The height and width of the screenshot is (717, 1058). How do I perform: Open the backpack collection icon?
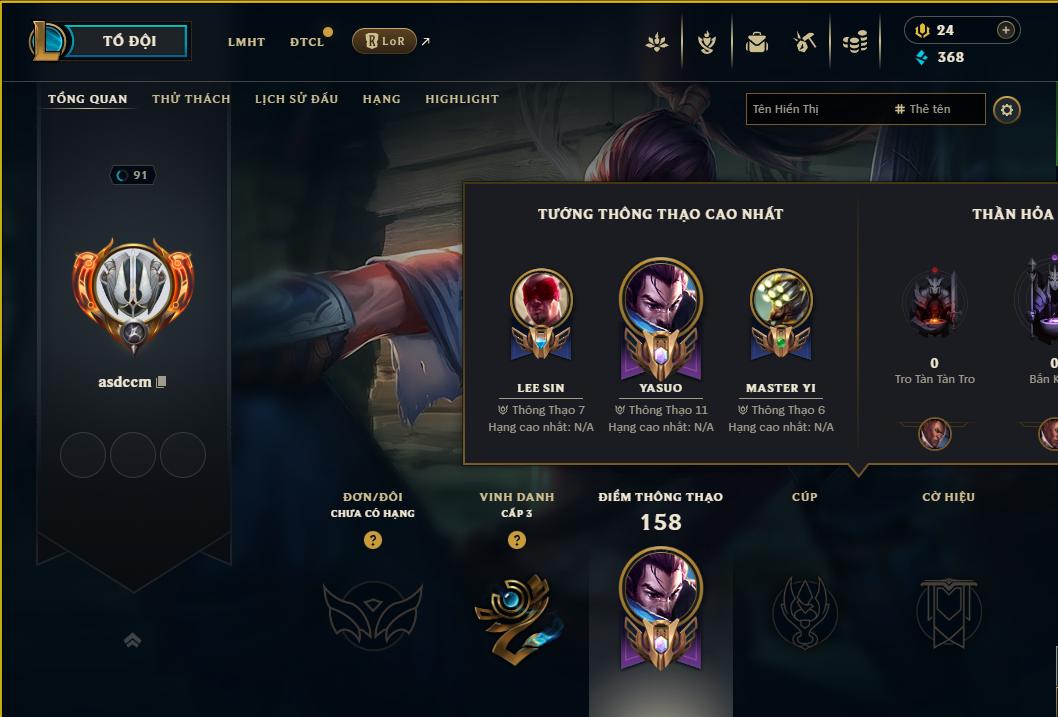coord(757,42)
